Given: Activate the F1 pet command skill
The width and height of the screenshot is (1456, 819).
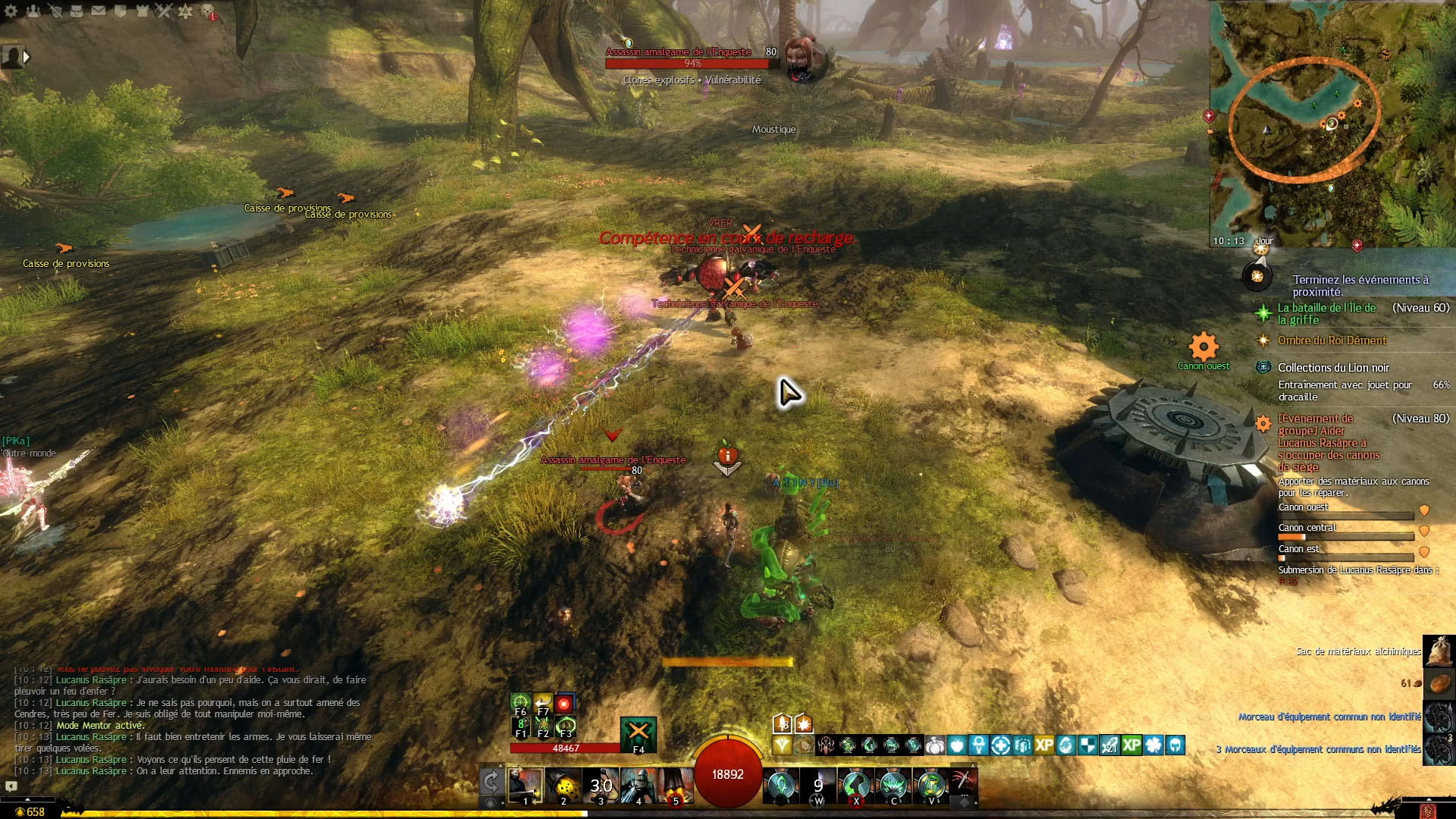Looking at the screenshot, I should 520,726.
